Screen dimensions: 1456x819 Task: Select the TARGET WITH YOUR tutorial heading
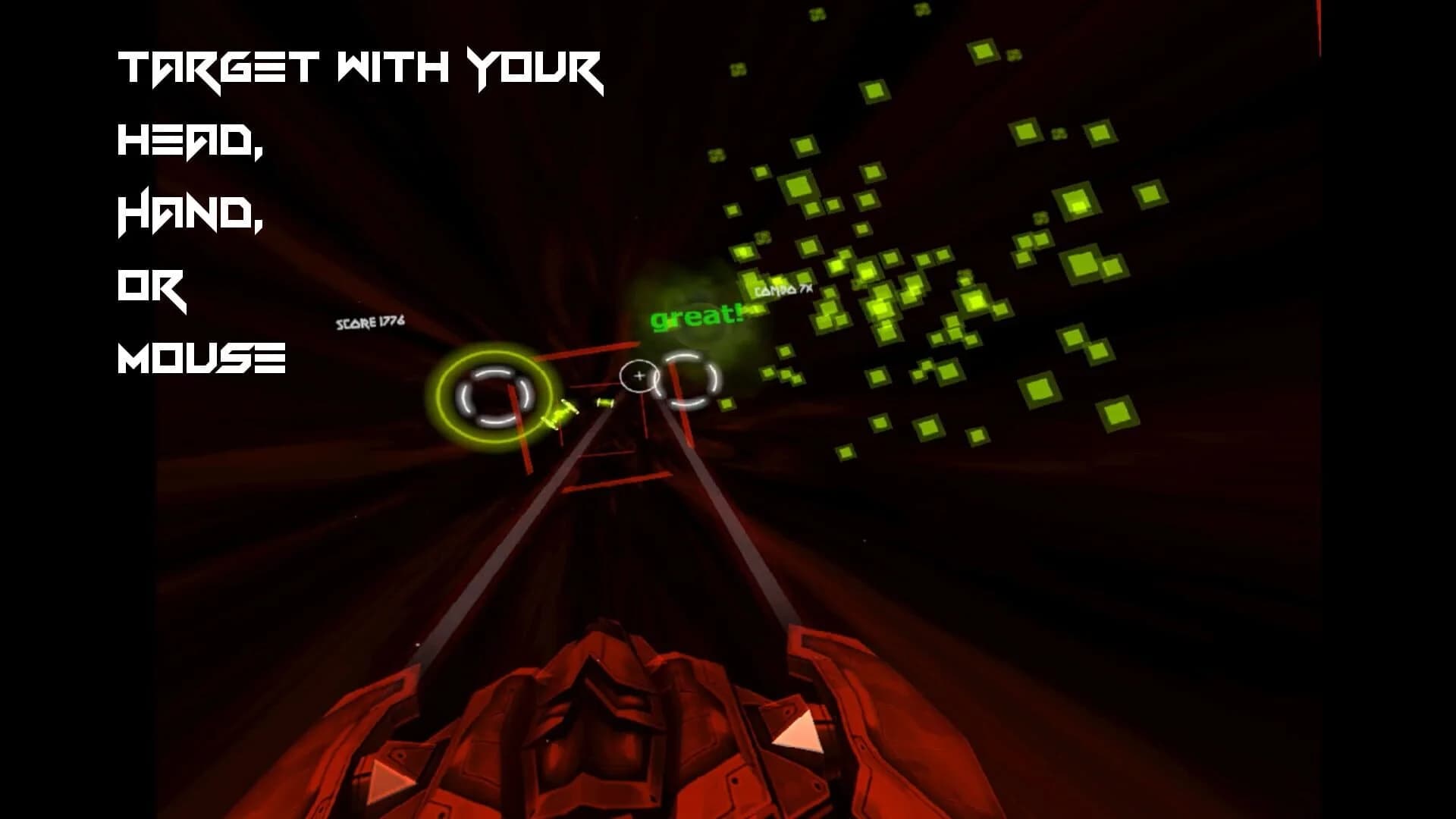click(360, 68)
